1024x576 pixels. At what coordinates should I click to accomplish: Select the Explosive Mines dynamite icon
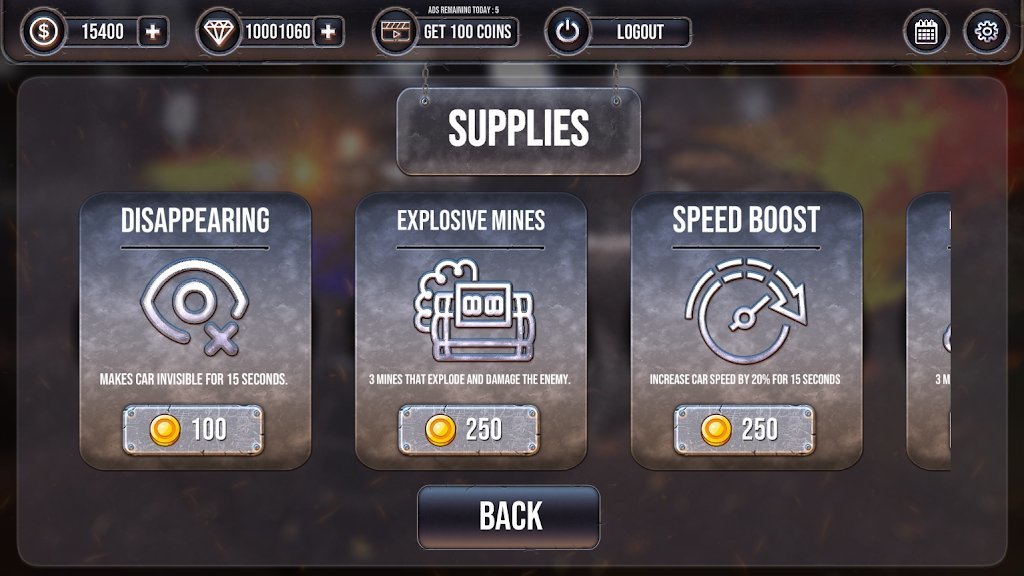pyautogui.click(x=471, y=312)
